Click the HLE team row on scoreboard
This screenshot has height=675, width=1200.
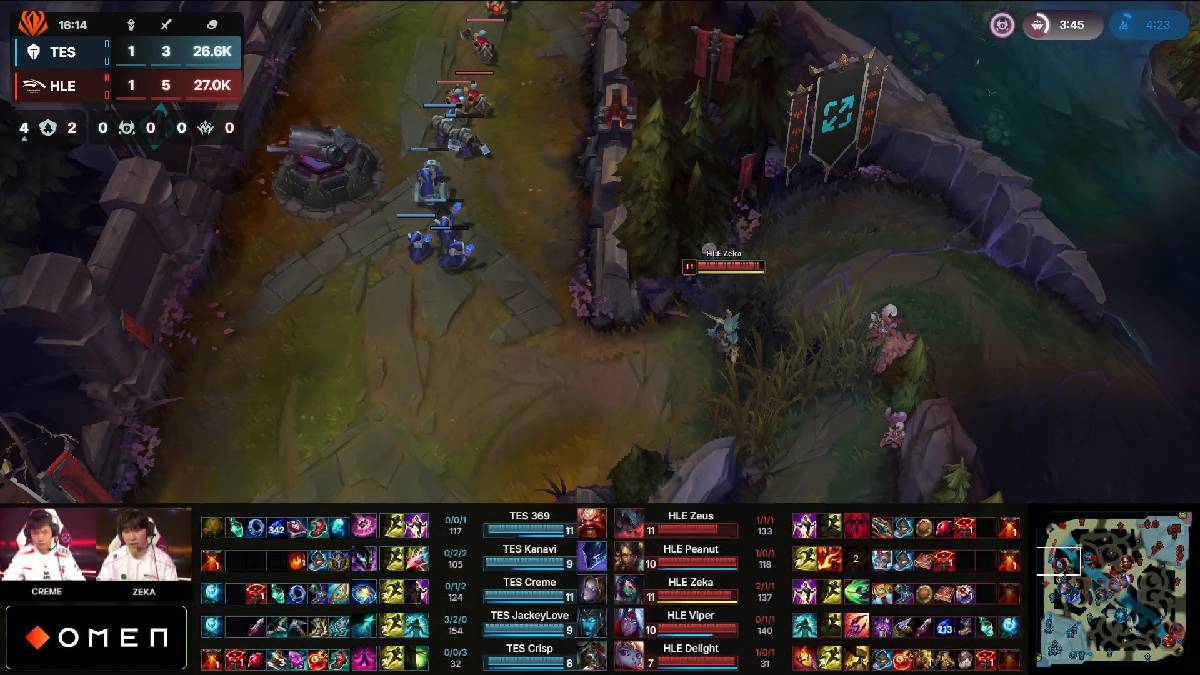click(127, 86)
